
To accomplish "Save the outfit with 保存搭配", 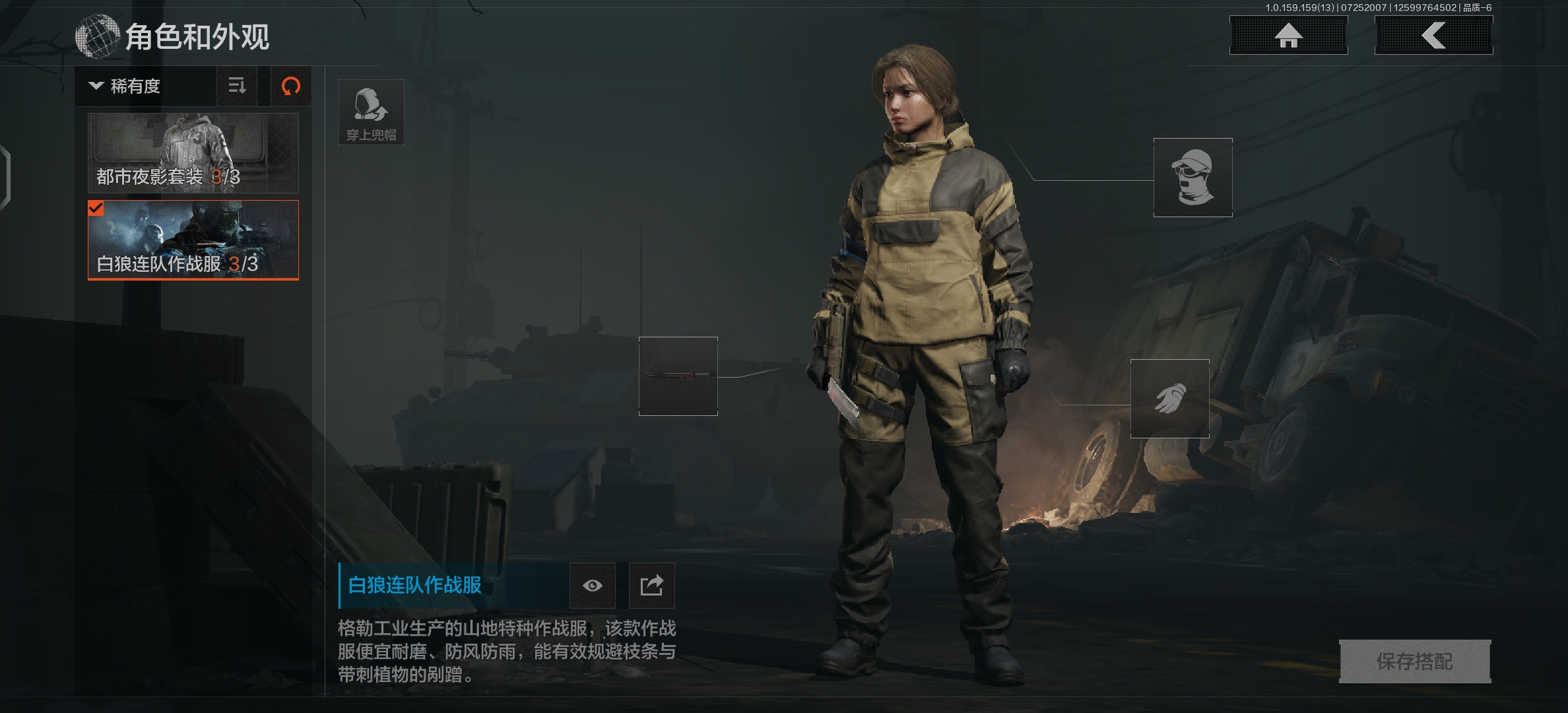I will click(1414, 662).
